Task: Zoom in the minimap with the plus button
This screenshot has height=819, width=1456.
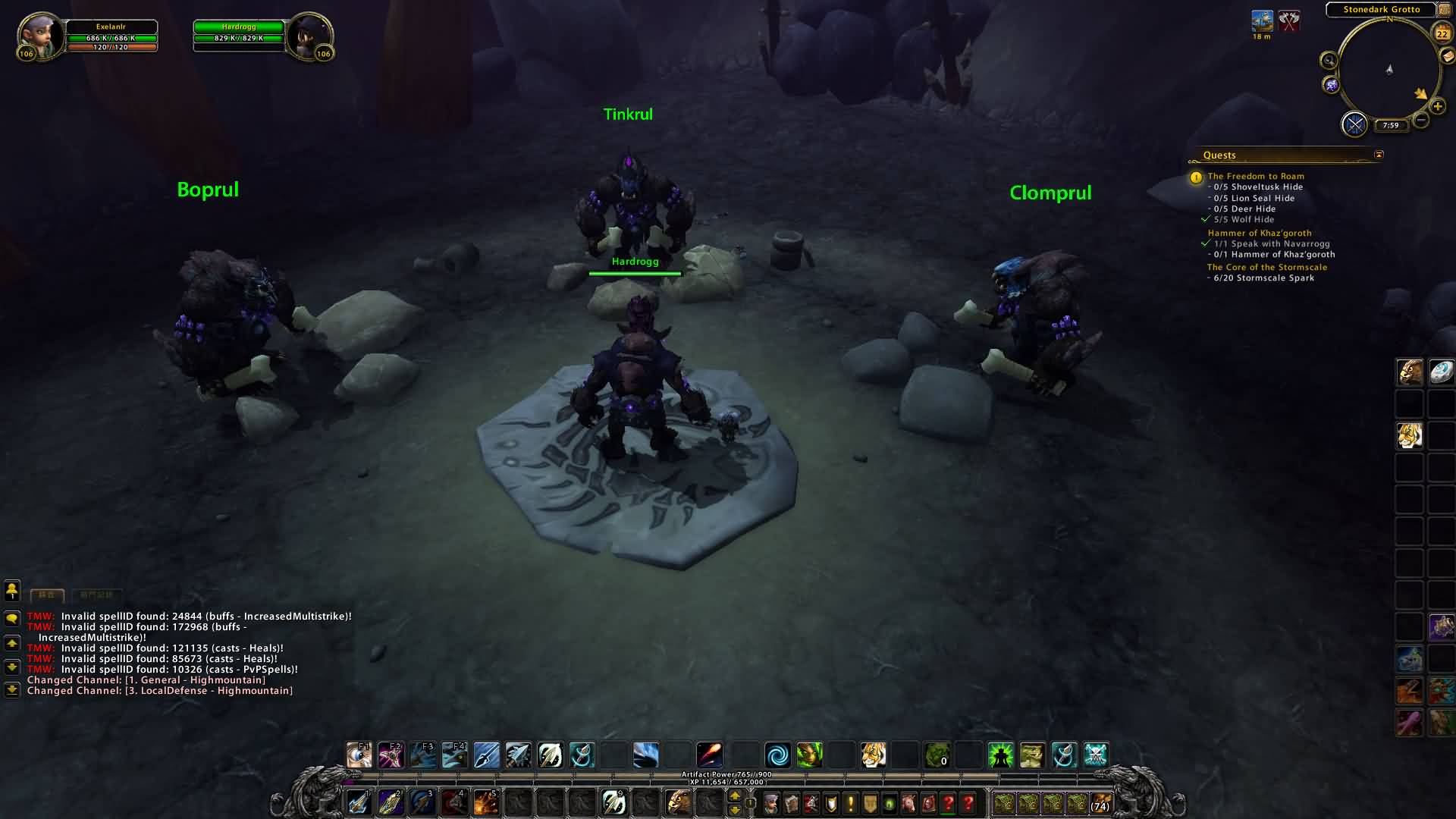Action: tap(1437, 107)
